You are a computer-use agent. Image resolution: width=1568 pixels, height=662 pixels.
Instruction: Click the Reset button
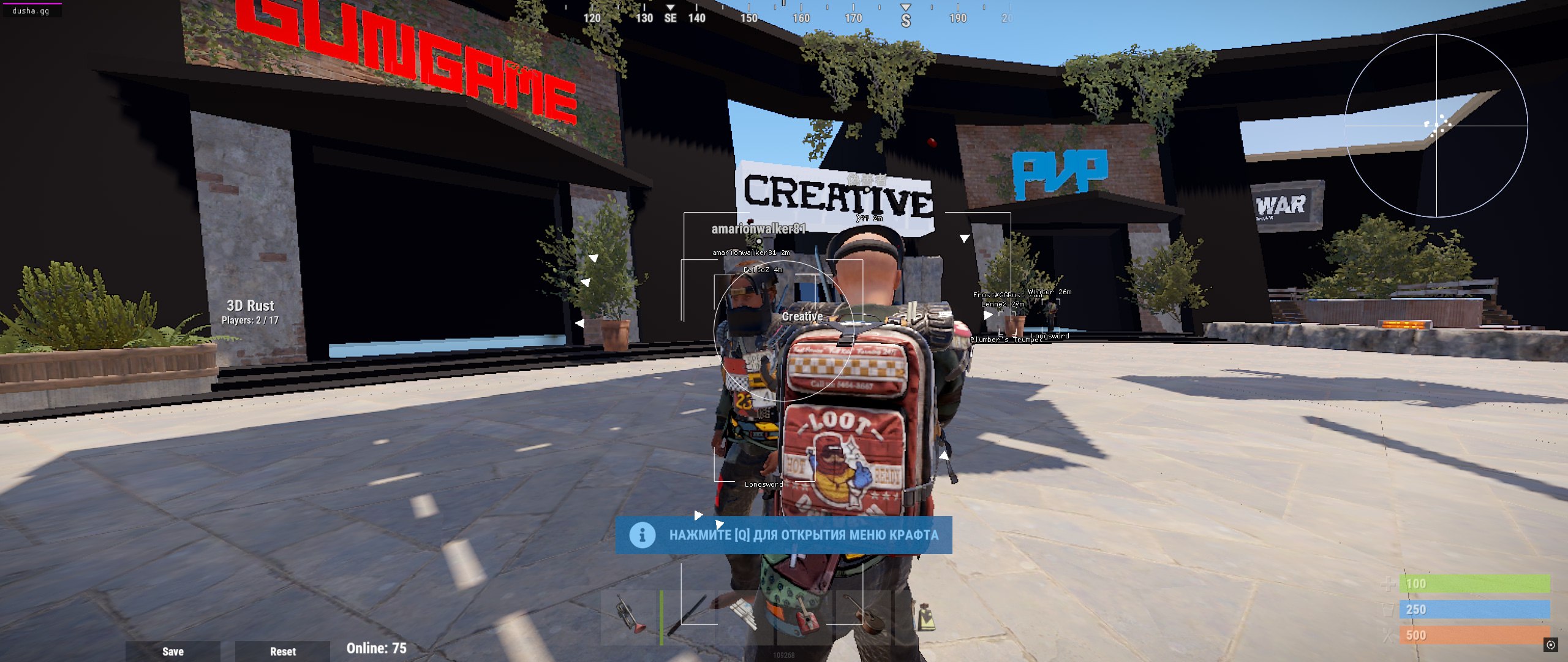282,651
